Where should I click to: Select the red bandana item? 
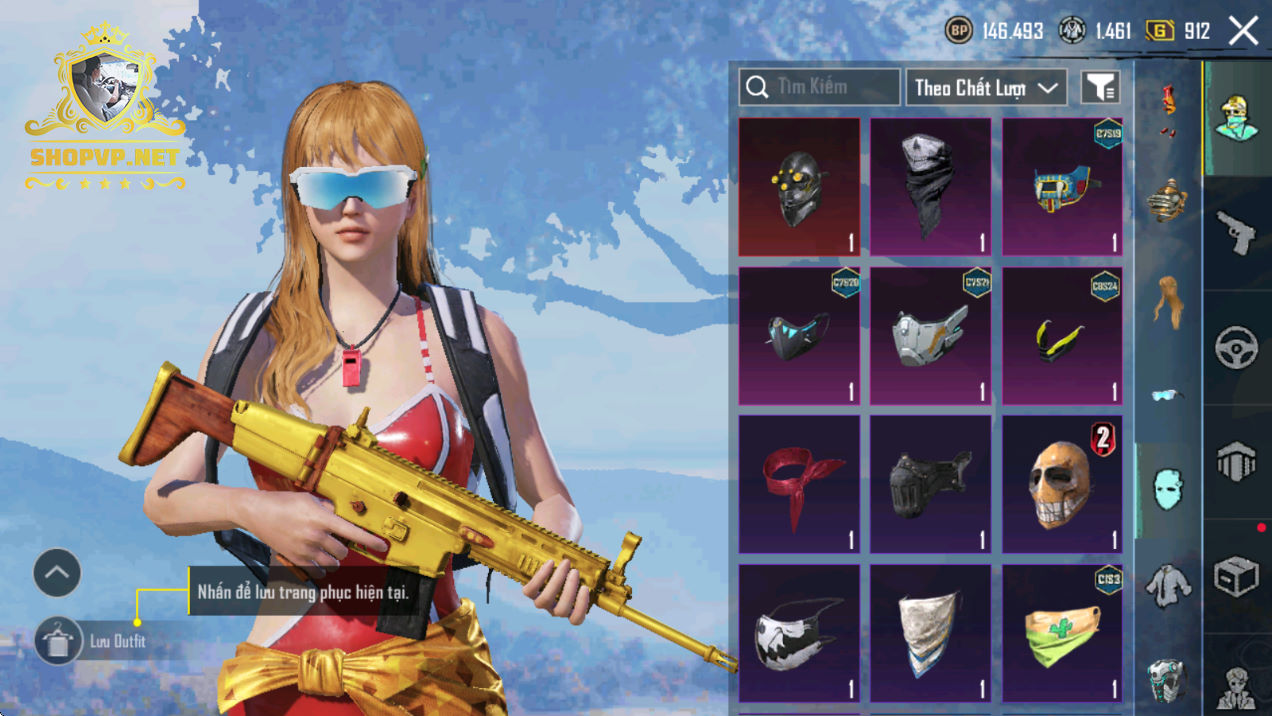[x=799, y=485]
